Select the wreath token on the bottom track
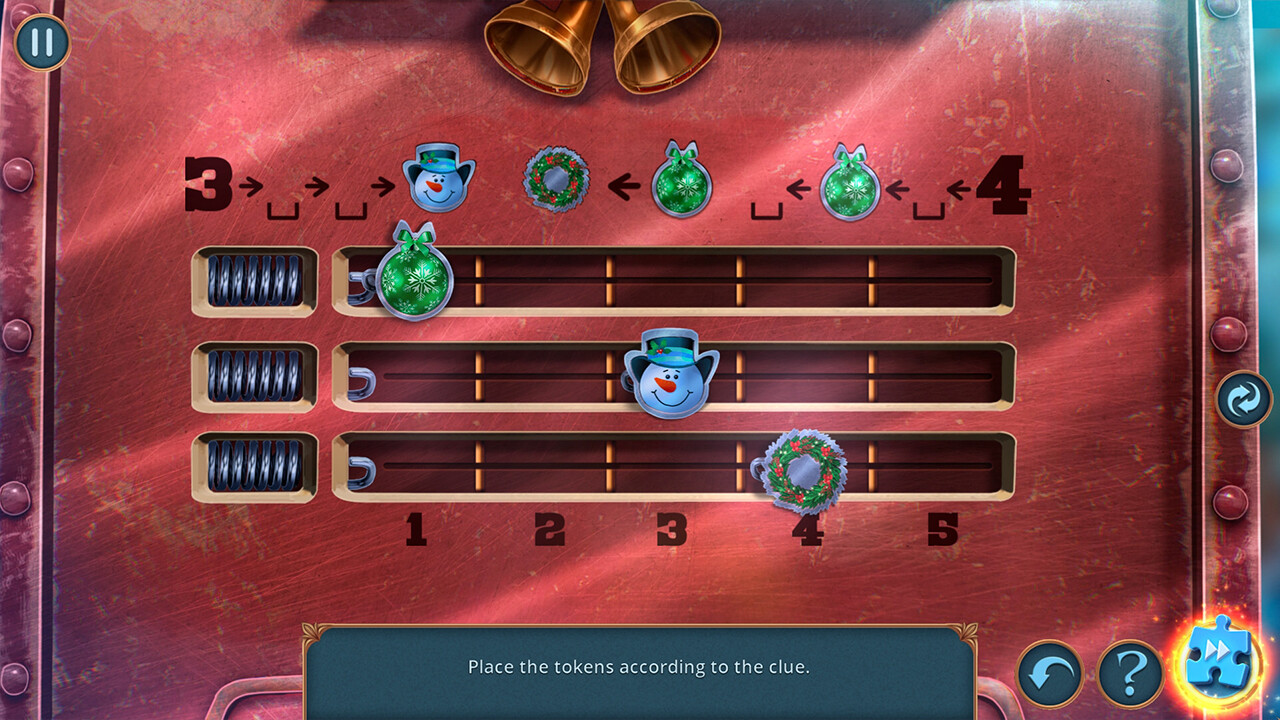 coord(804,470)
